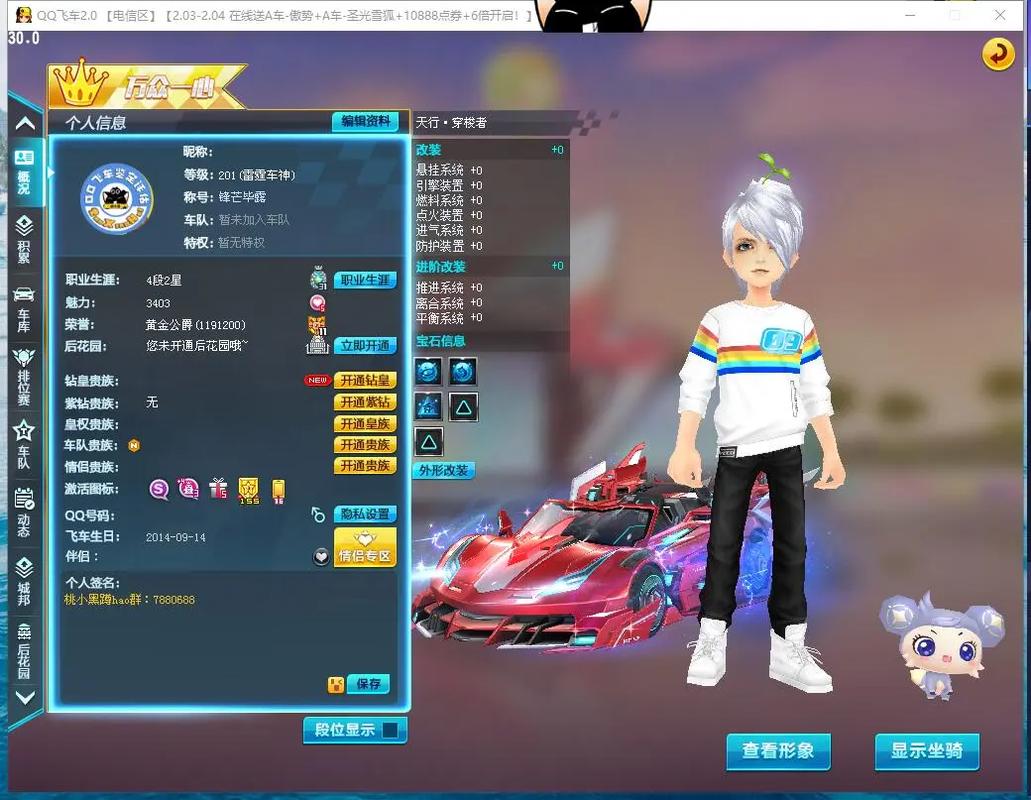
Task: Click the 编辑资料 edit profile button
Action: click(365, 121)
